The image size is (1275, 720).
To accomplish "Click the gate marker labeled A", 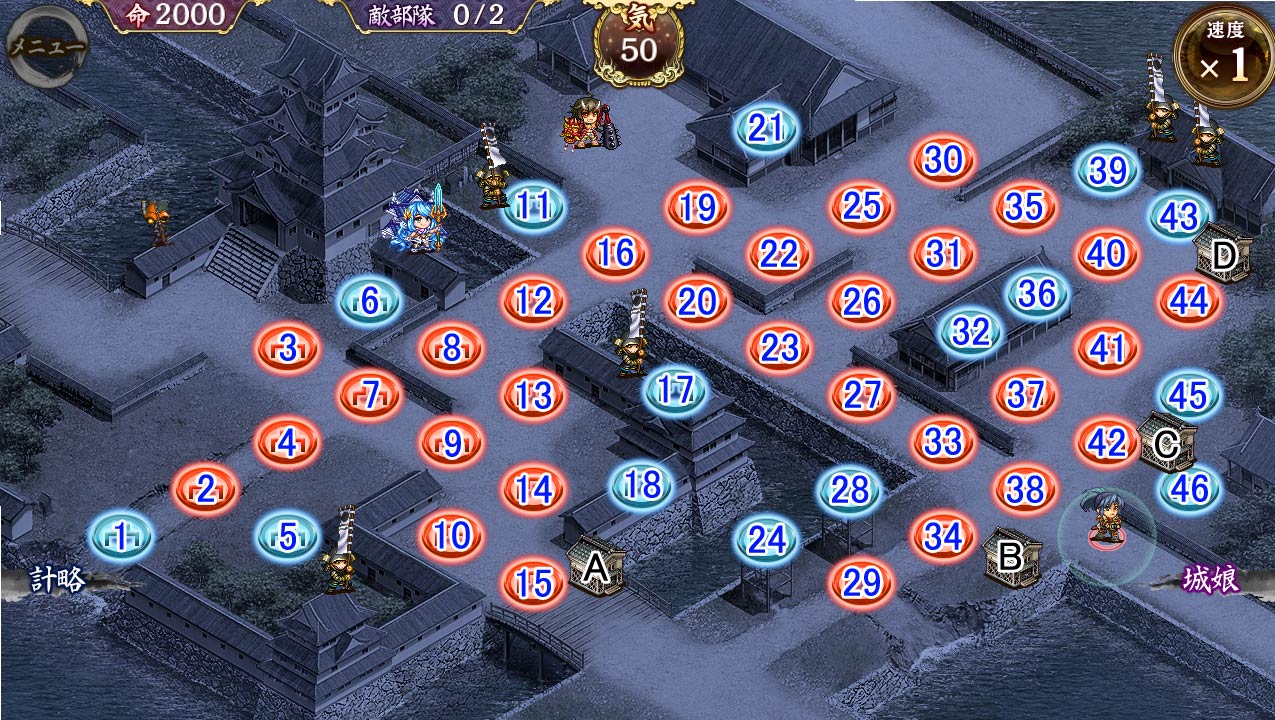I will coord(596,567).
